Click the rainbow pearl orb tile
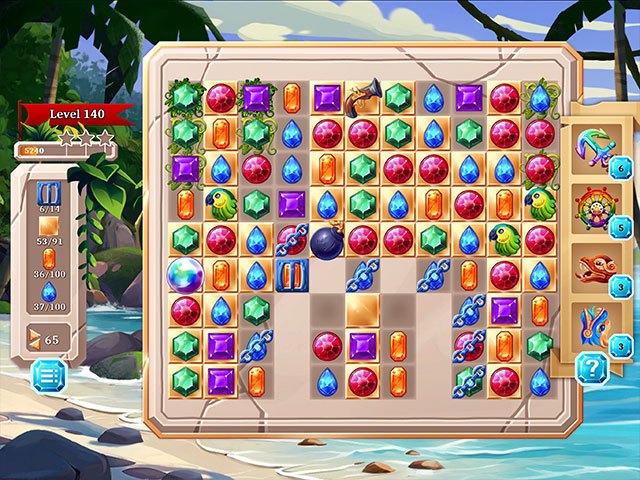640x480 pixels. [184, 274]
